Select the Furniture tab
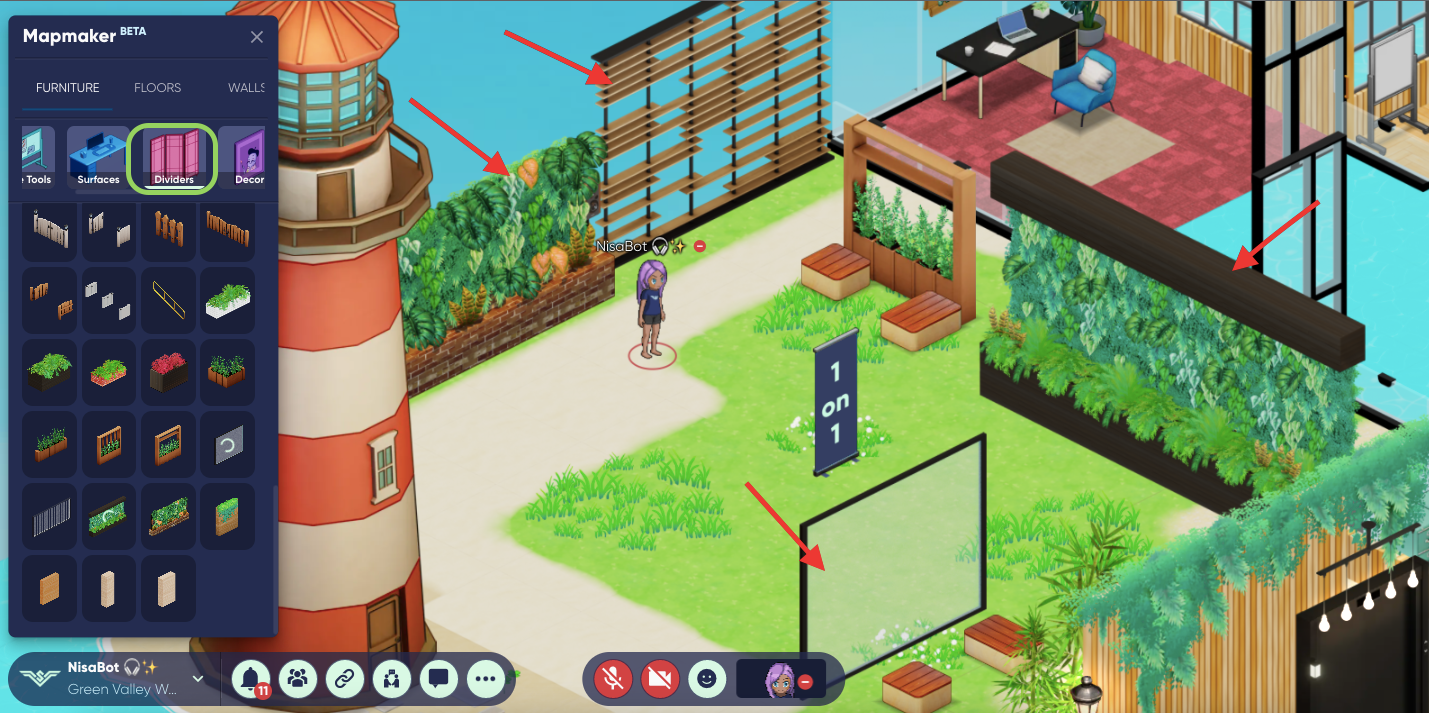This screenshot has width=1429, height=713. pyautogui.click(x=68, y=88)
